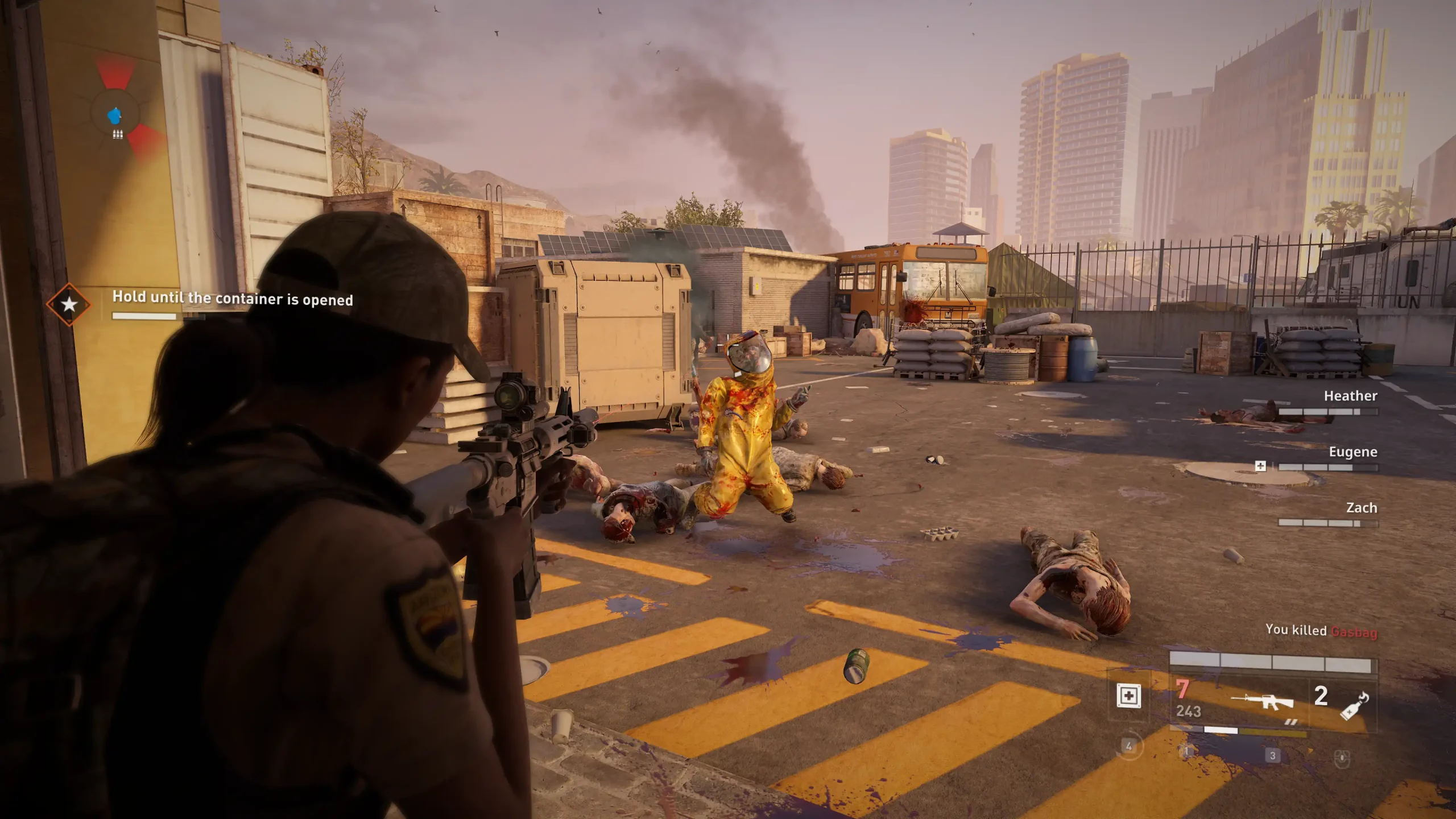Choose the assault rifle weapon slot
The width and height of the screenshot is (1456, 819).
tap(1261, 701)
